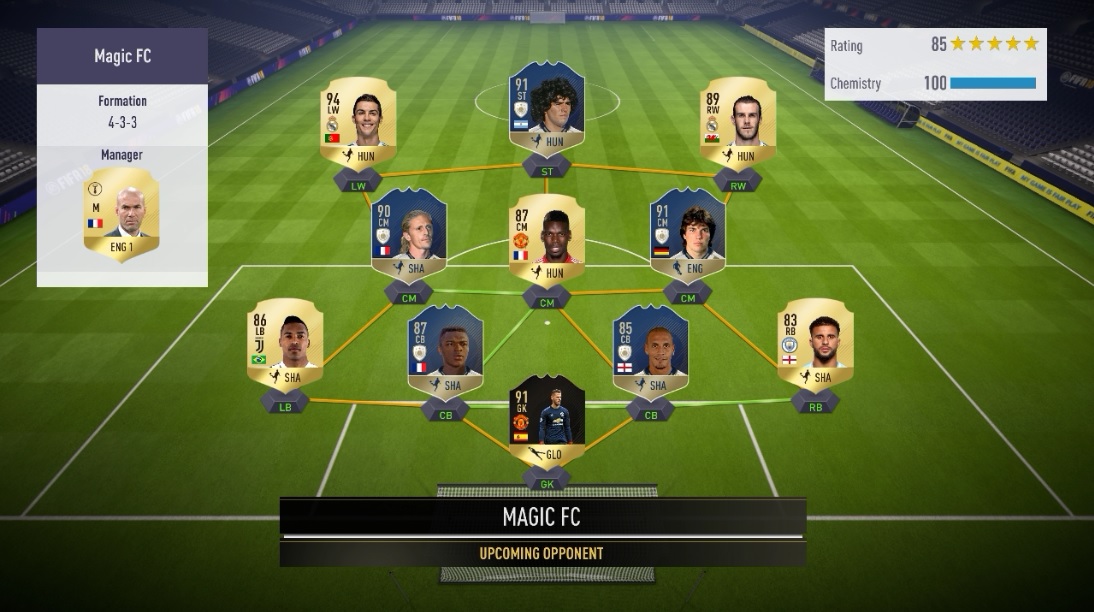
Task: Select the 91-rated goalkeeper card
Action: 547,418
